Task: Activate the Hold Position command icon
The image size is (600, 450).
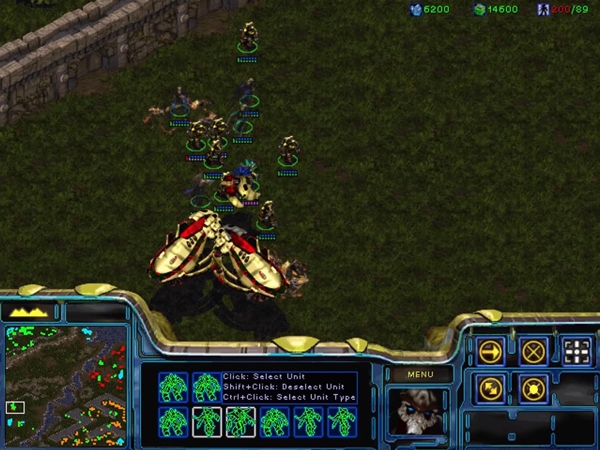Action: tap(533, 388)
